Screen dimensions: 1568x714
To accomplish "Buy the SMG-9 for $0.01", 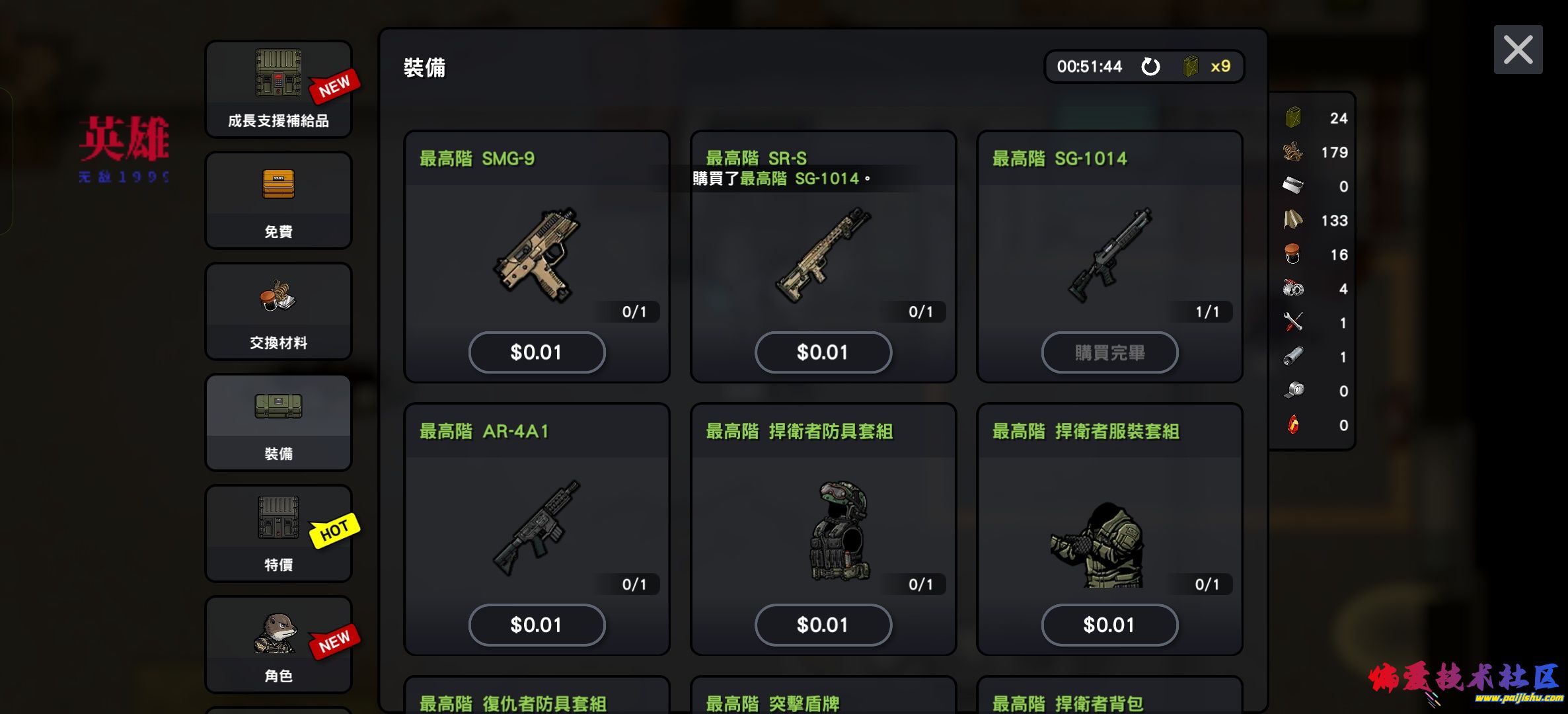I will coord(537,352).
